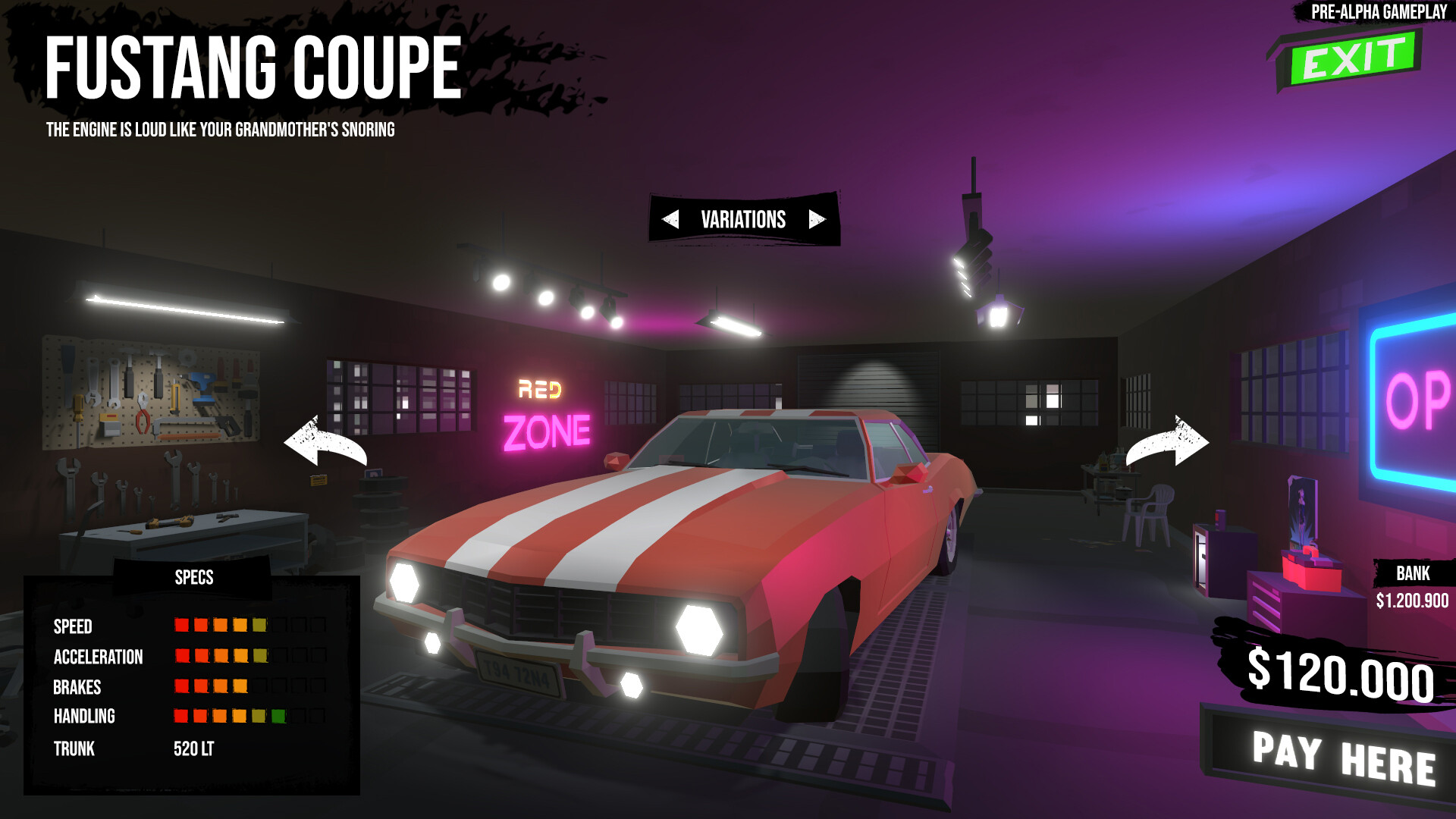Click the left arrow beside VARIATIONS
This screenshot has height=819, width=1456.
[670, 220]
